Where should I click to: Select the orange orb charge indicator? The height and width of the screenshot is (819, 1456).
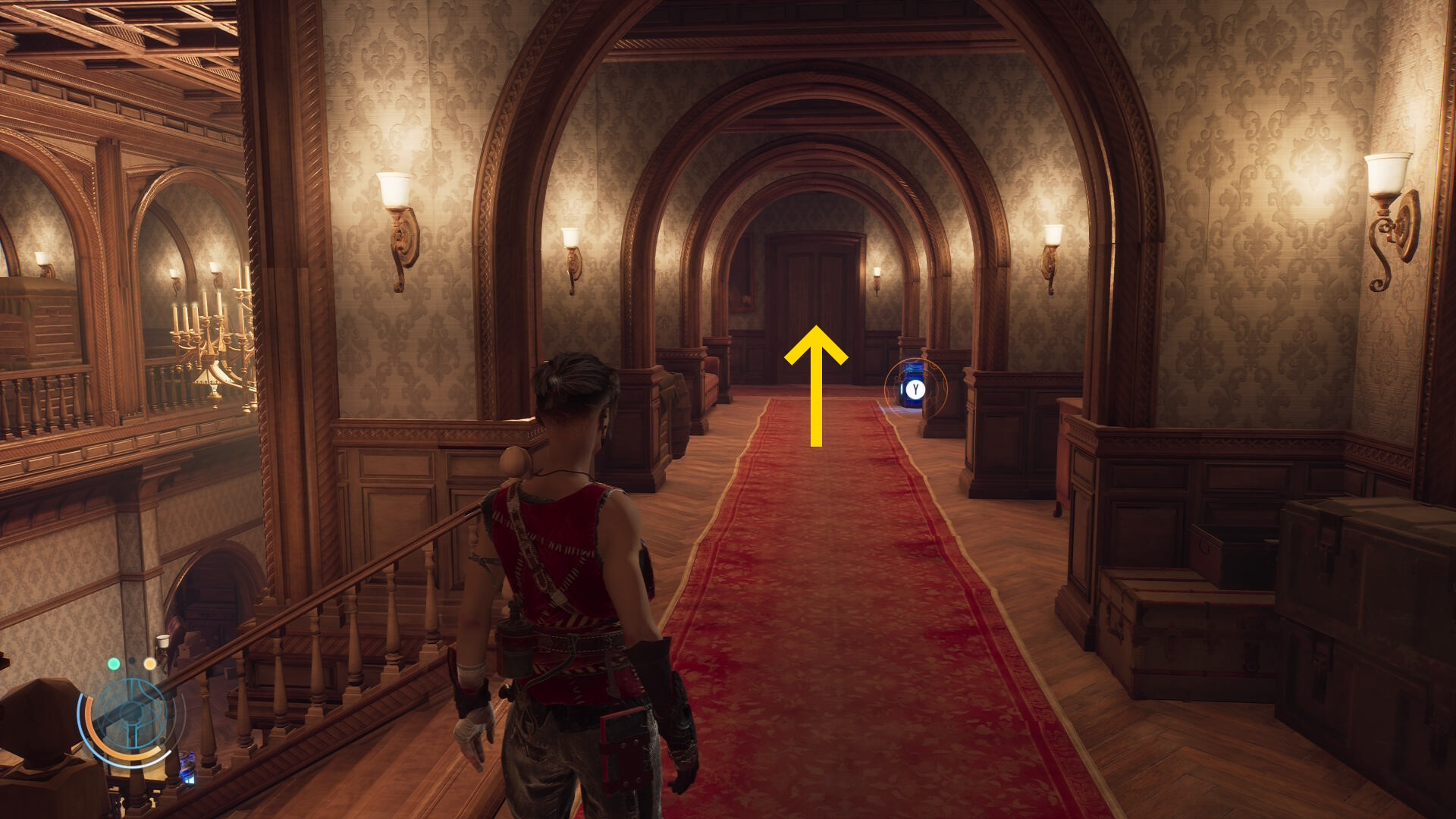click(x=150, y=664)
